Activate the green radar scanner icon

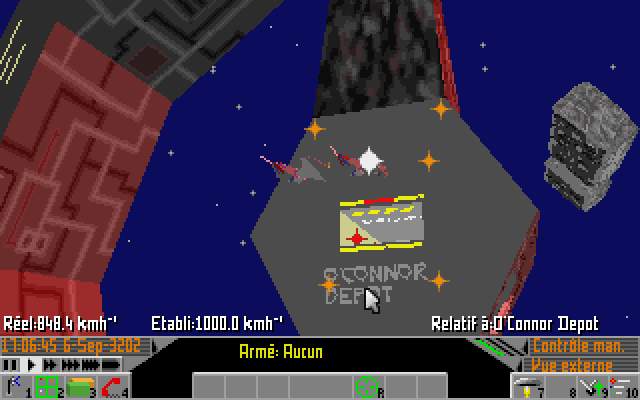(367, 385)
